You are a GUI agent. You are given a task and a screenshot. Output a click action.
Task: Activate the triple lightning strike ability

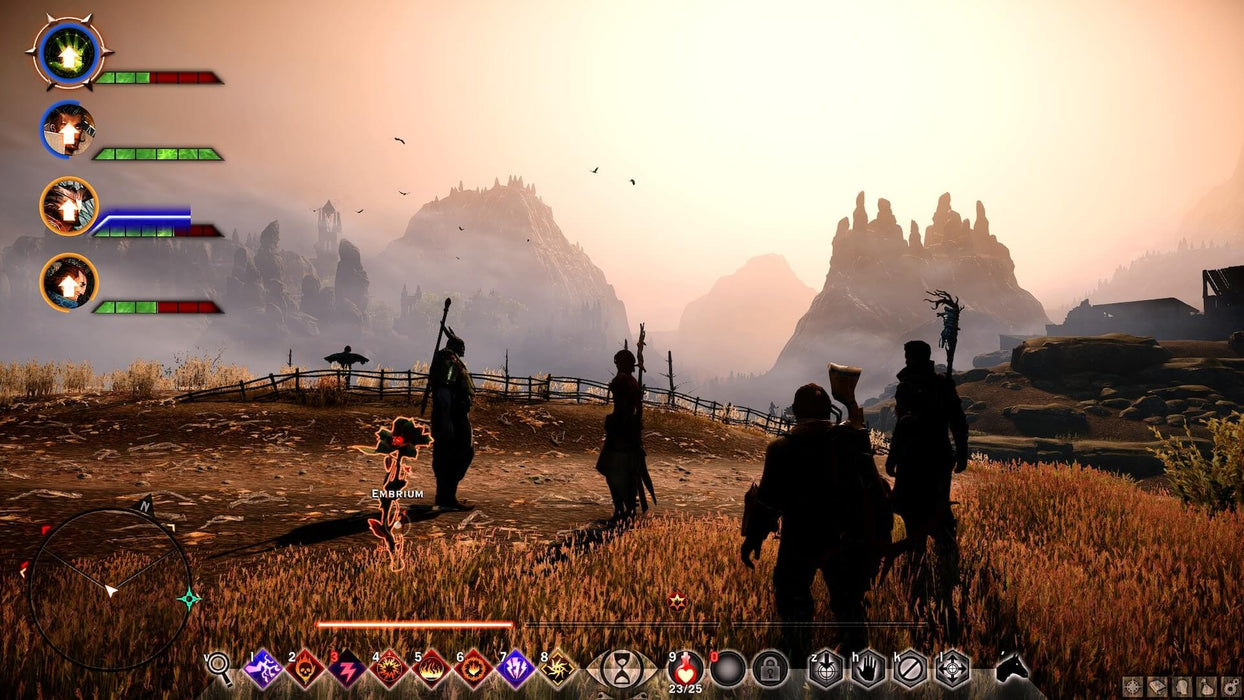pyautogui.click(x=515, y=668)
